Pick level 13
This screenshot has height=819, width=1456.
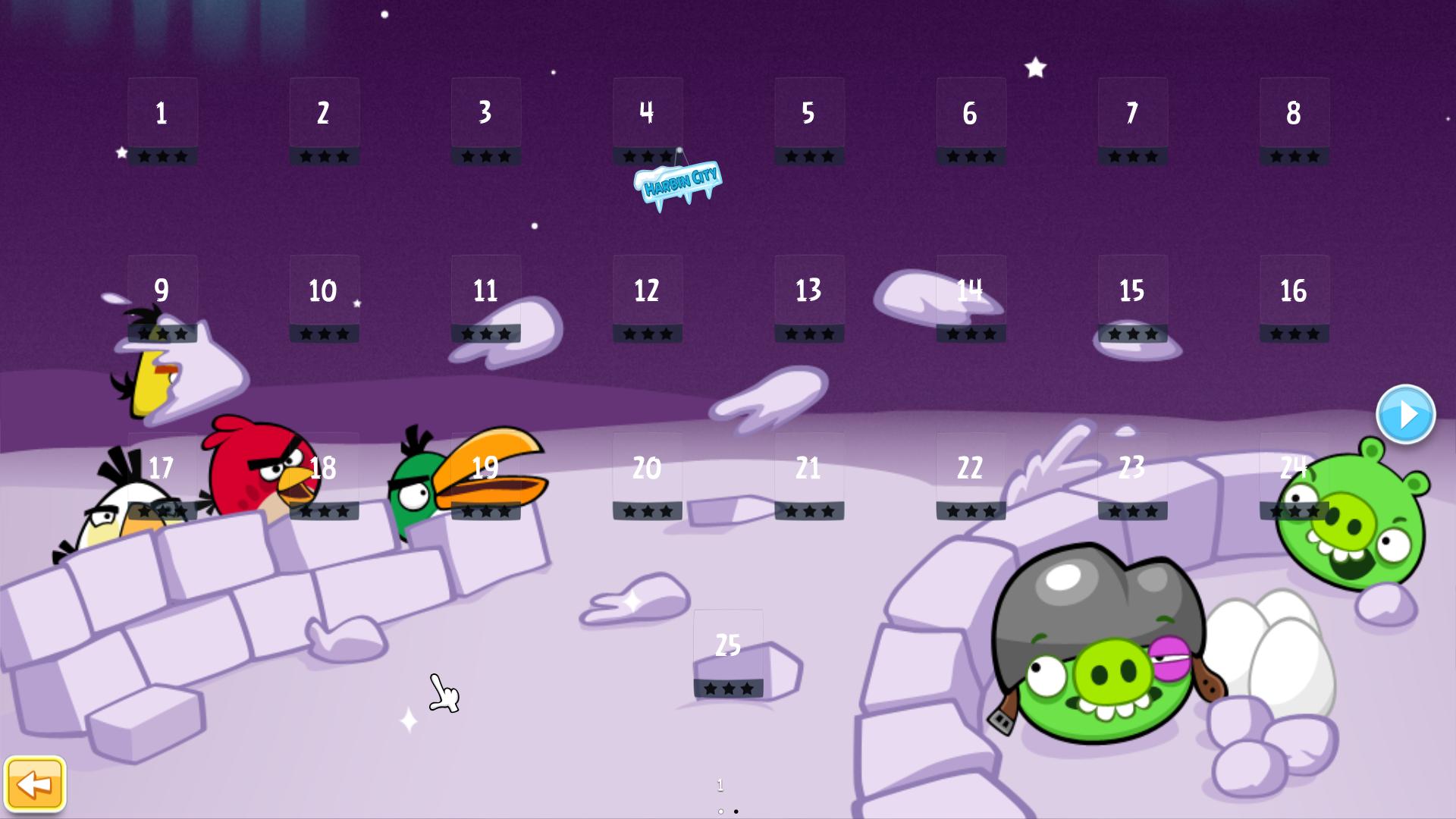(x=808, y=297)
